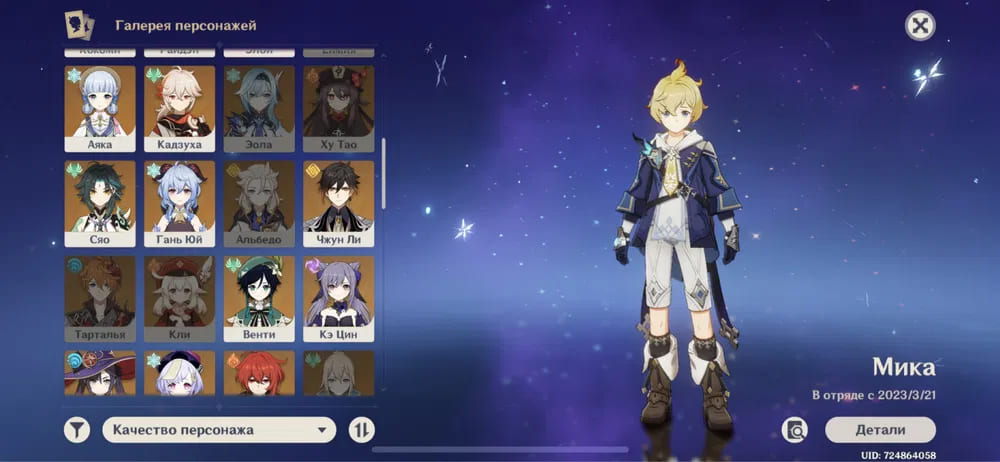Select the Альбедо character card
The image size is (1000, 462).
pyautogui.click(x=259, y=203)
